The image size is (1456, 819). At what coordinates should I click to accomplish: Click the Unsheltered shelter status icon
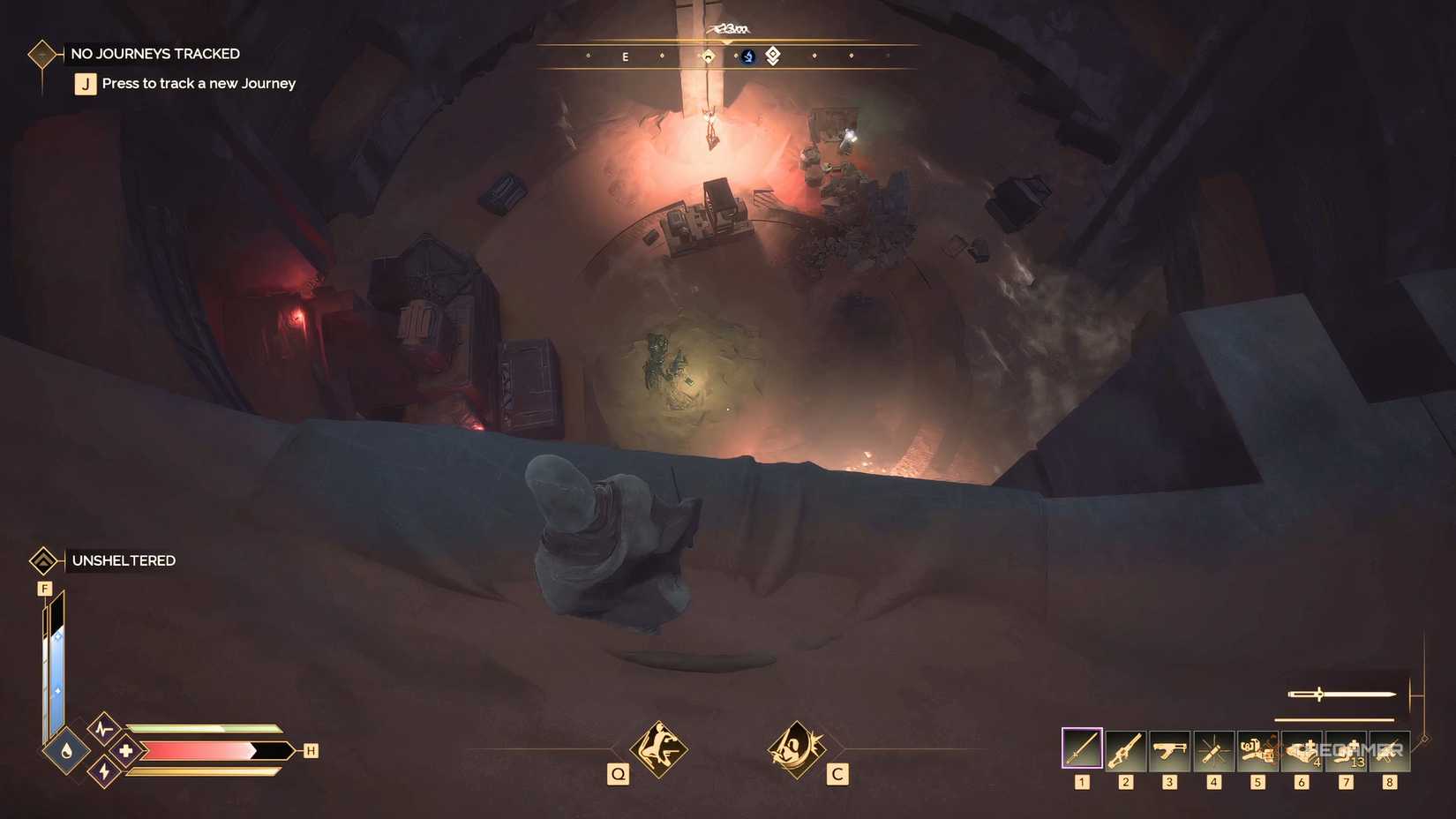[x=42, y=560]
